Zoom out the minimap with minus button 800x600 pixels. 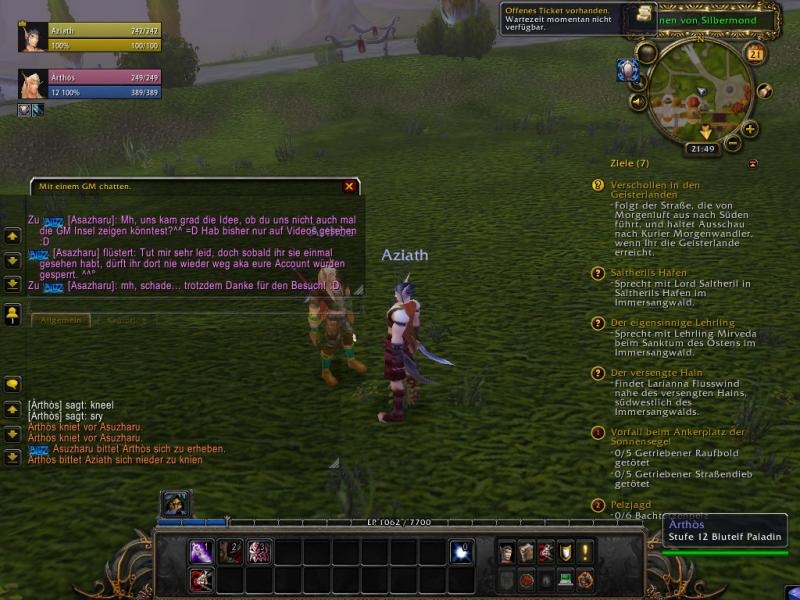tap(733, 144)
